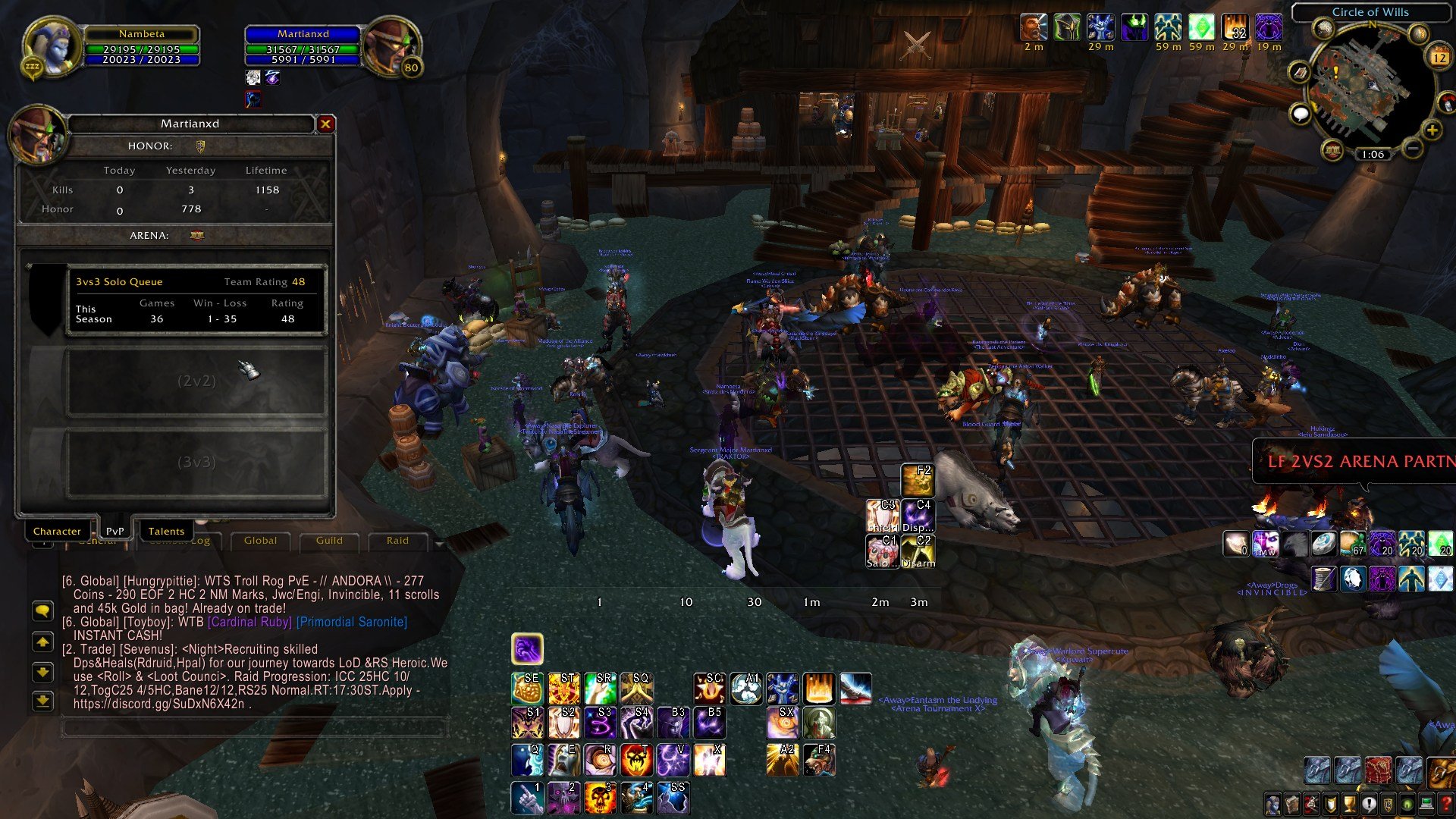Activate the shield ability bound to S2

click(x=563, y=723)
